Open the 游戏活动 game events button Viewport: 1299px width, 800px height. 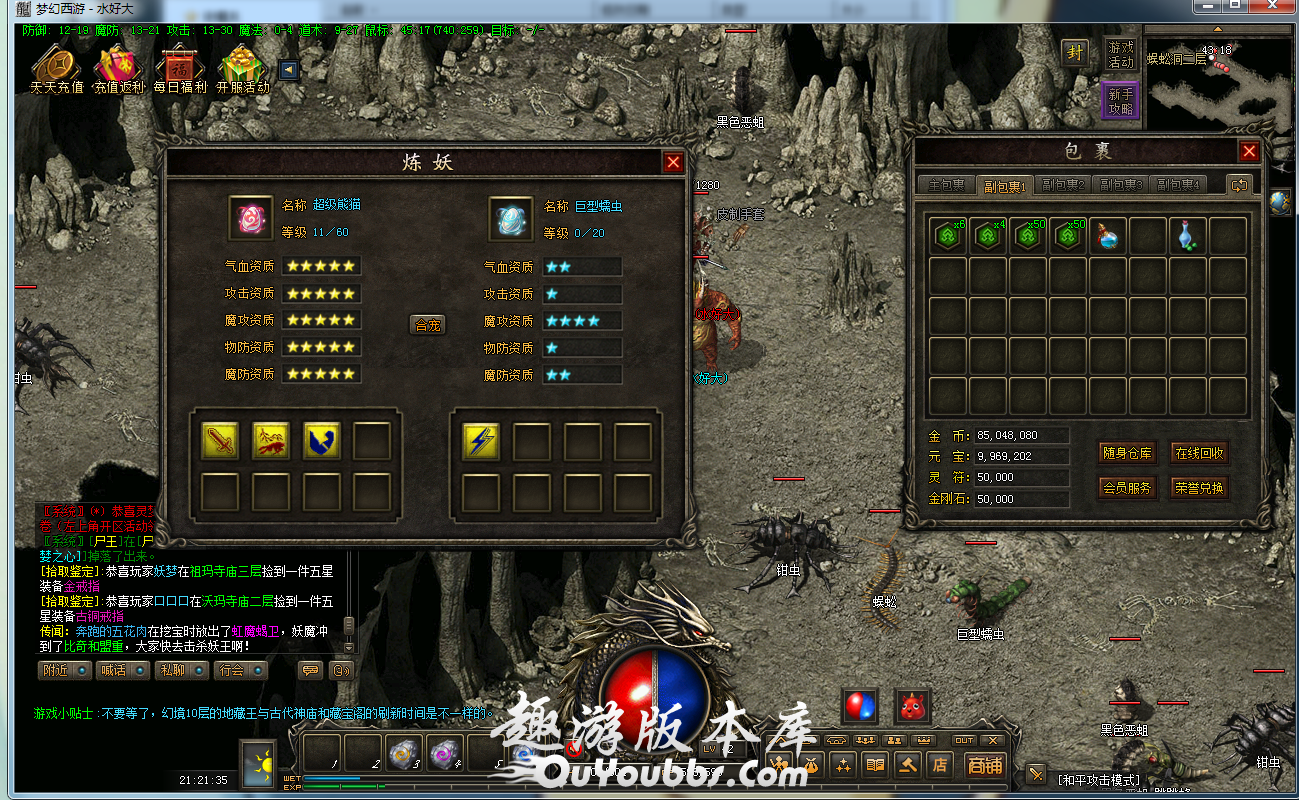click(x=1120, y=54)
